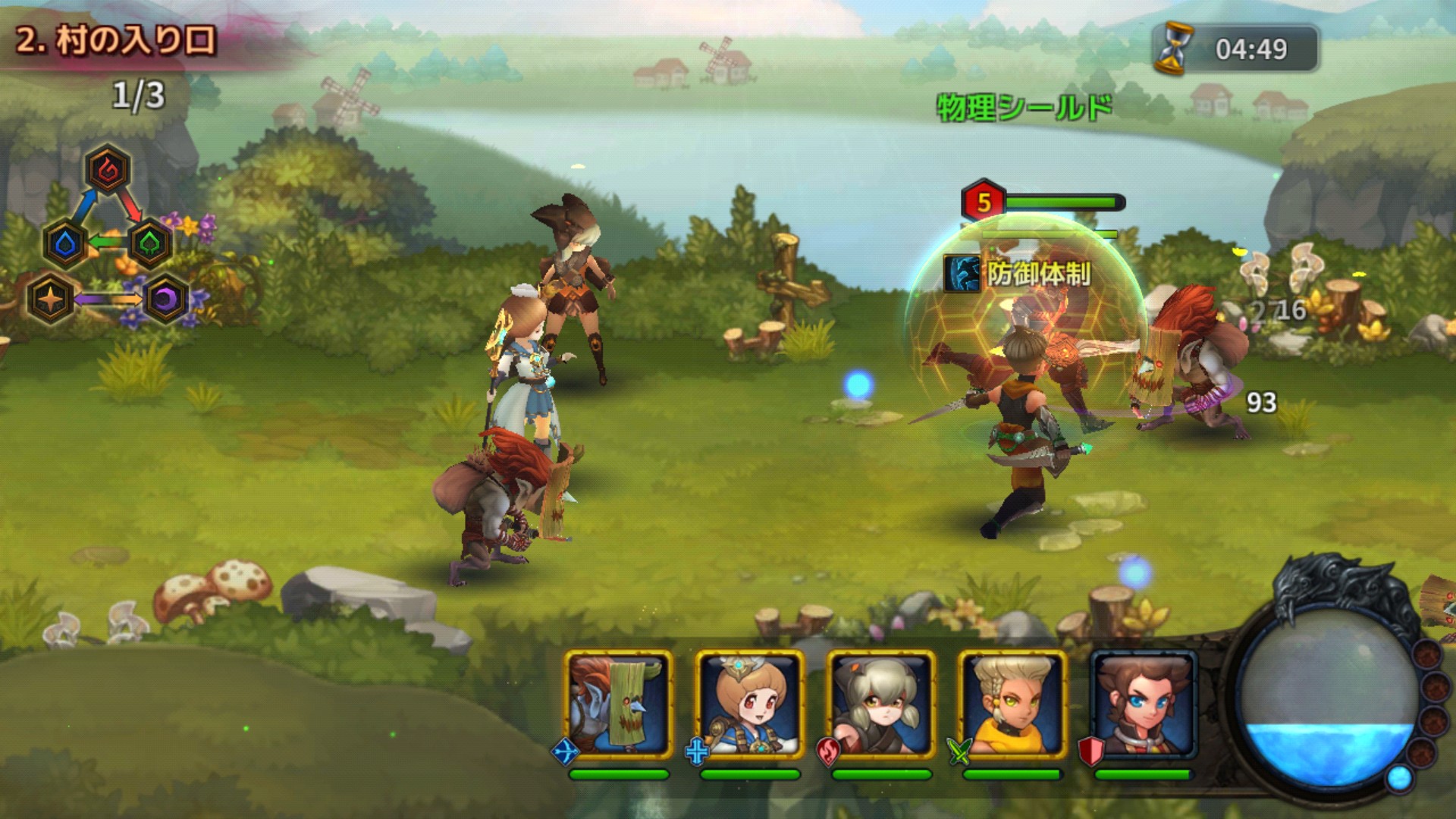Pick the blonde braided warrior portrait
The width and height of the screenshot is (1456, 819).
click(1012, 705)
